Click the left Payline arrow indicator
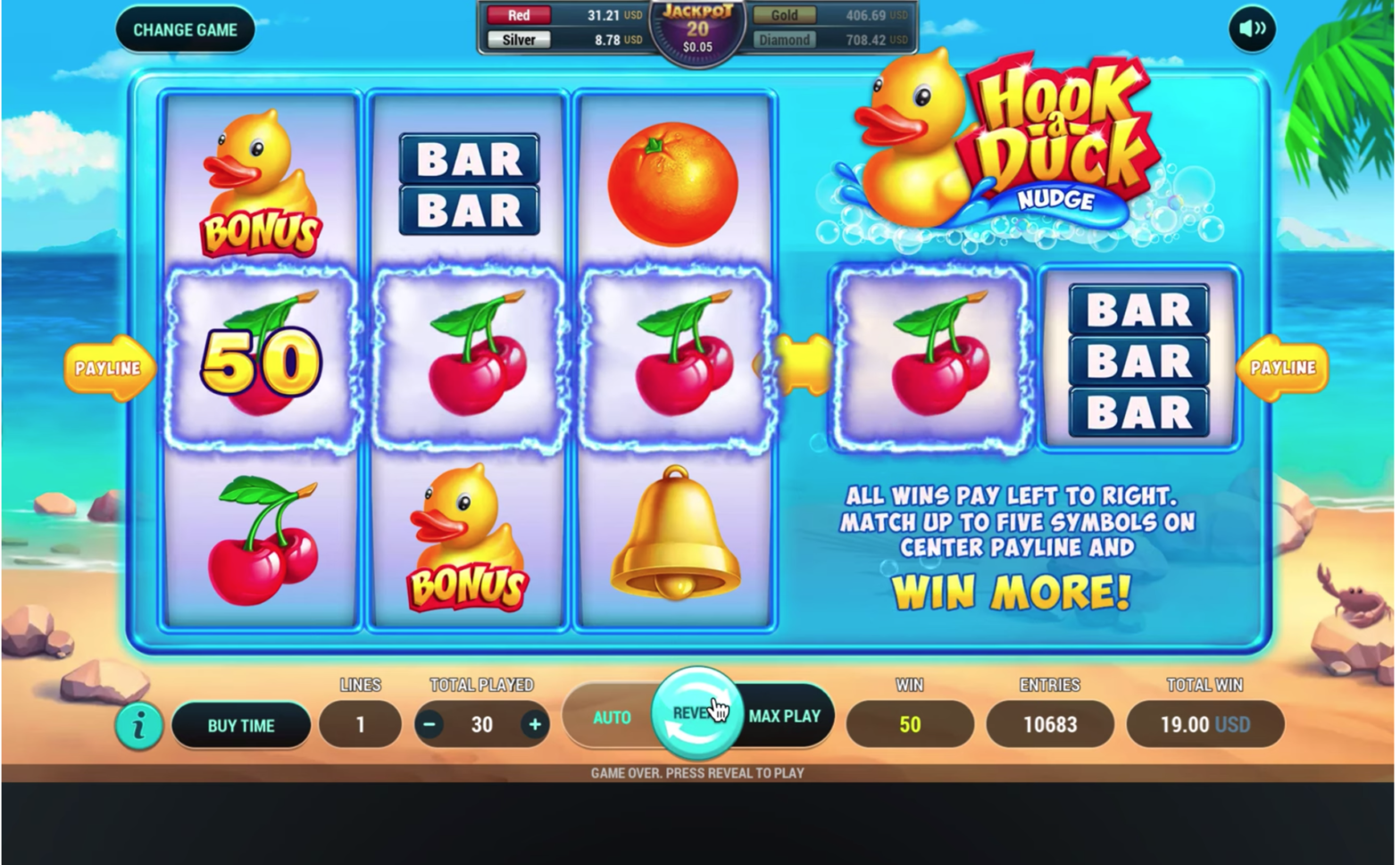 [x=110, y=366]
